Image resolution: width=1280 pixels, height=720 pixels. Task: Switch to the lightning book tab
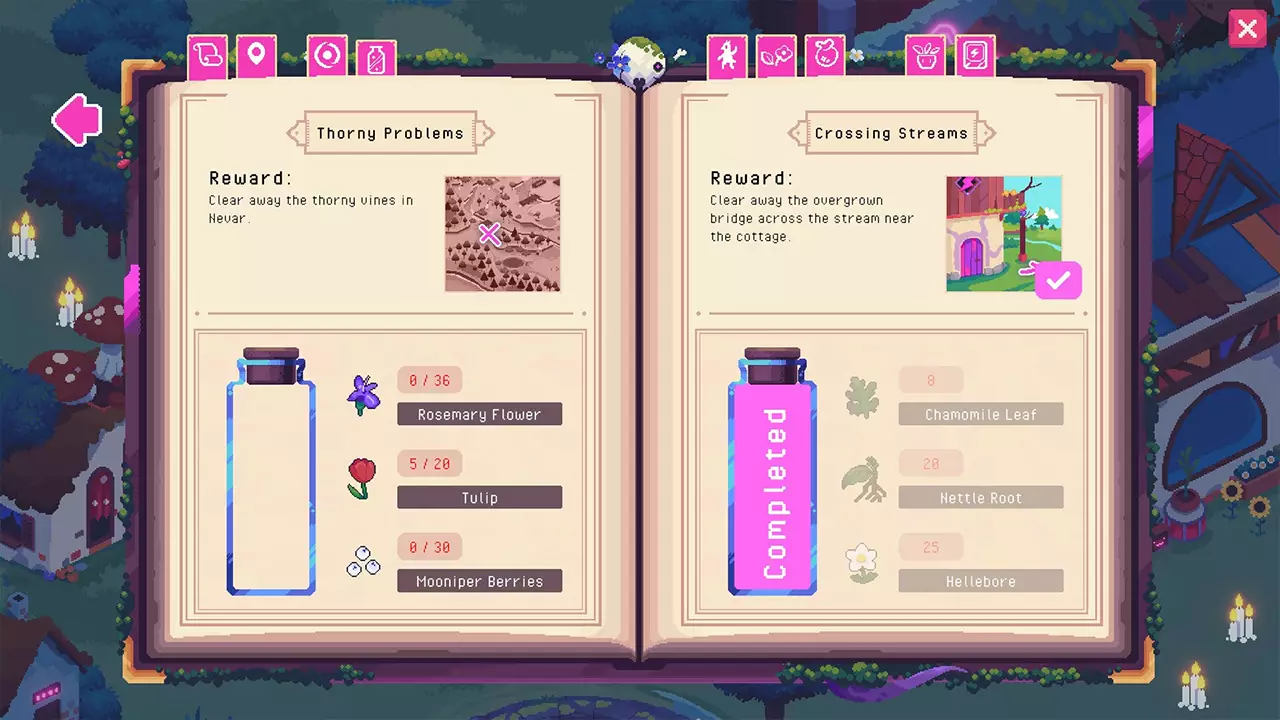pyautogui.click(x=975, y=57)
